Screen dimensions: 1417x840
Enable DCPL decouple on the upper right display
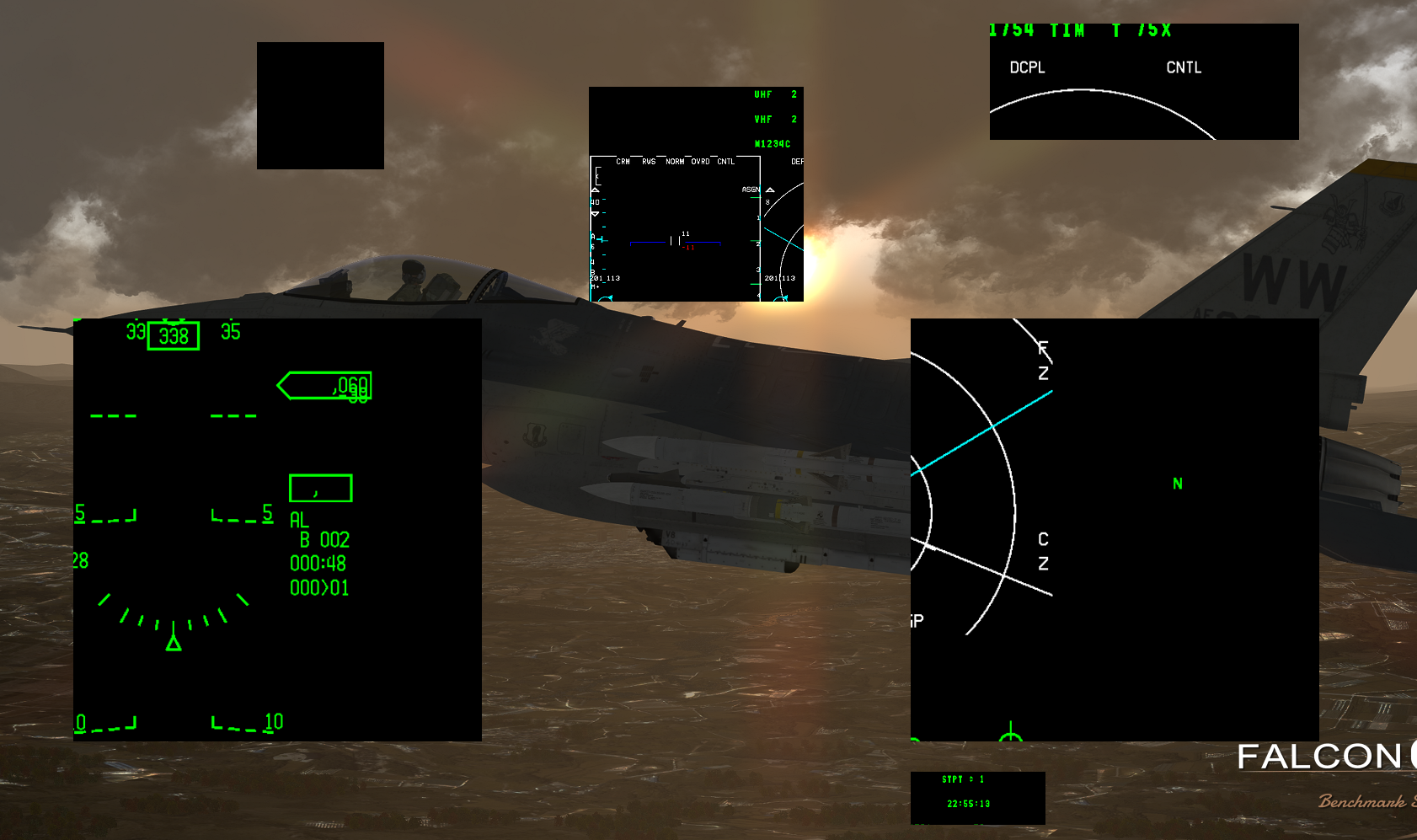(x=1026, y=67)
